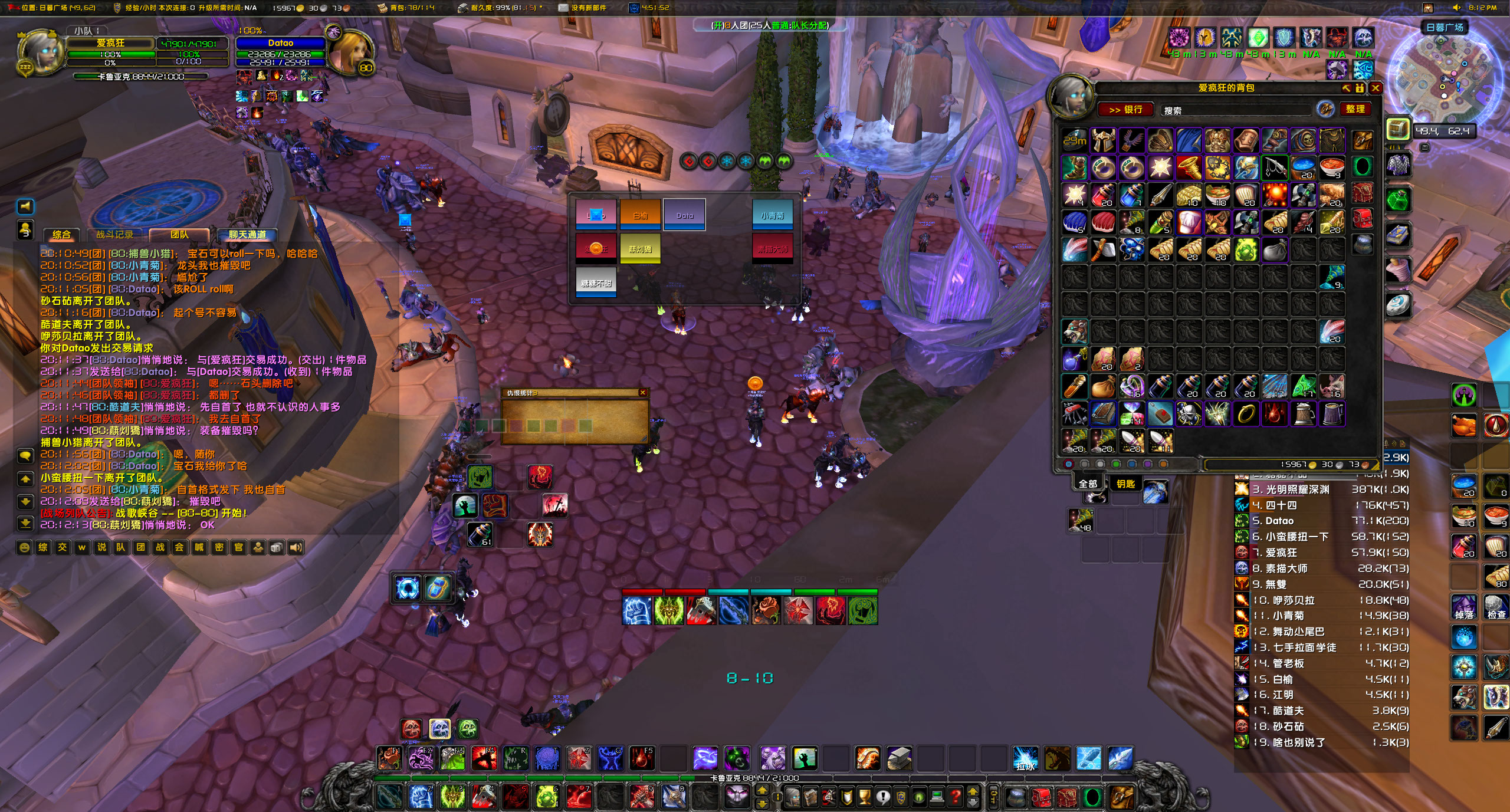Toggle the lock icon on the bag window

[1358, 88]
